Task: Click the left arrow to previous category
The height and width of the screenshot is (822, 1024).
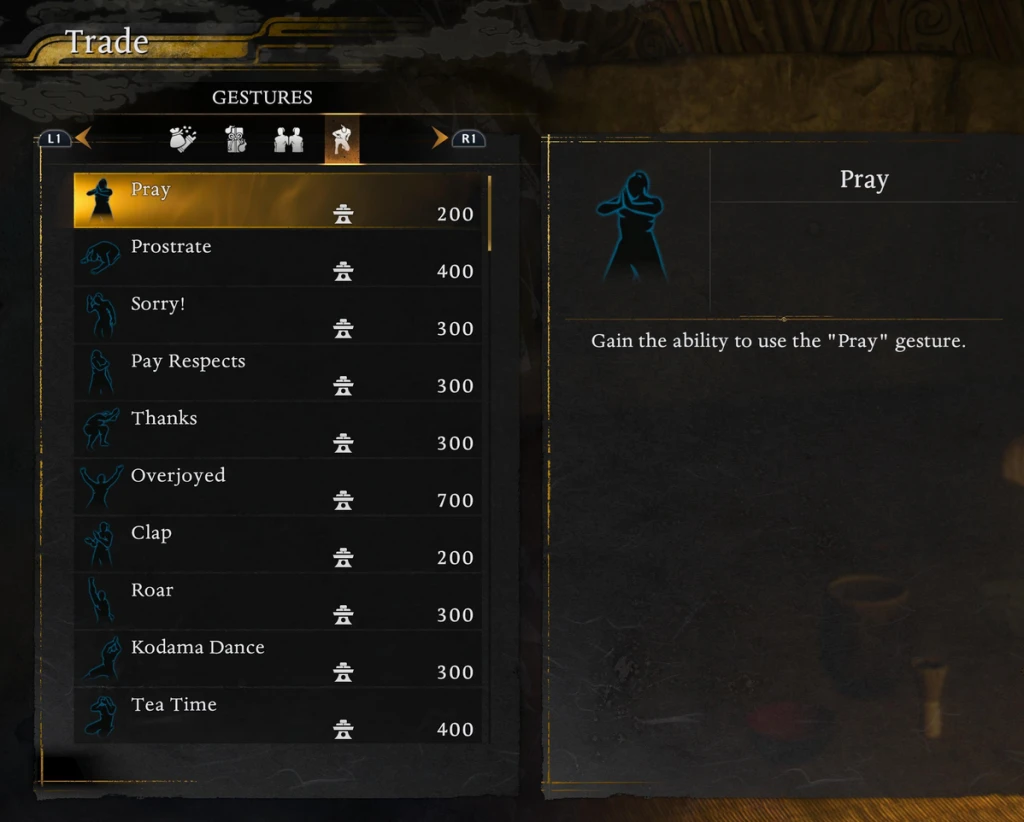Action: pos(82,139)
